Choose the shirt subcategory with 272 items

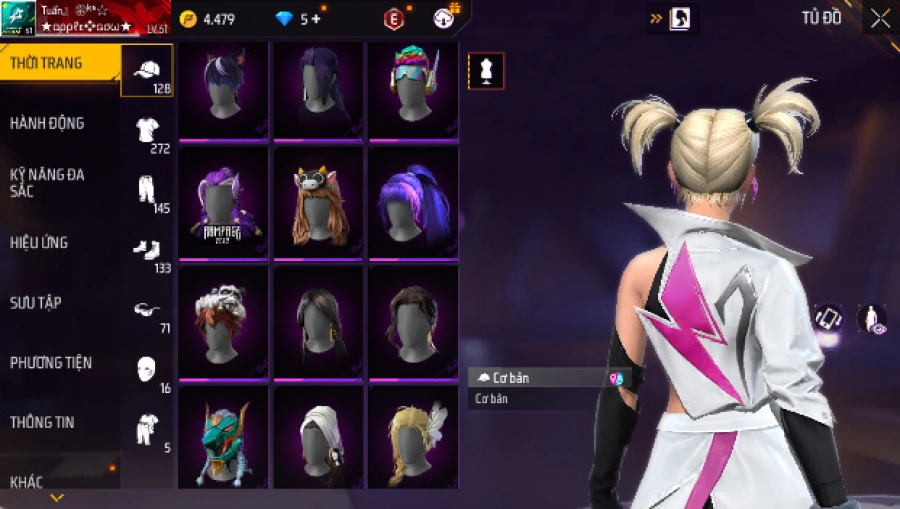pyautogui.click(x=148, y=130)
